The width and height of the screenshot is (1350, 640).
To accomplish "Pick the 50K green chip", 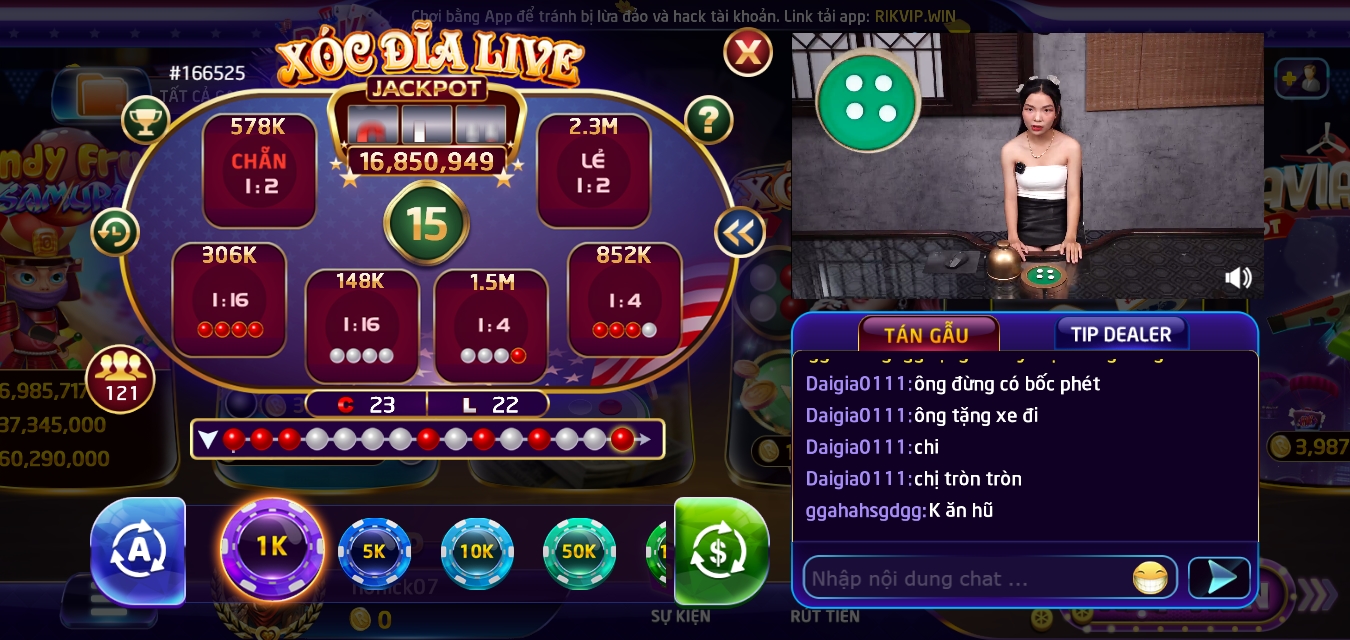I will pos(579,552).
